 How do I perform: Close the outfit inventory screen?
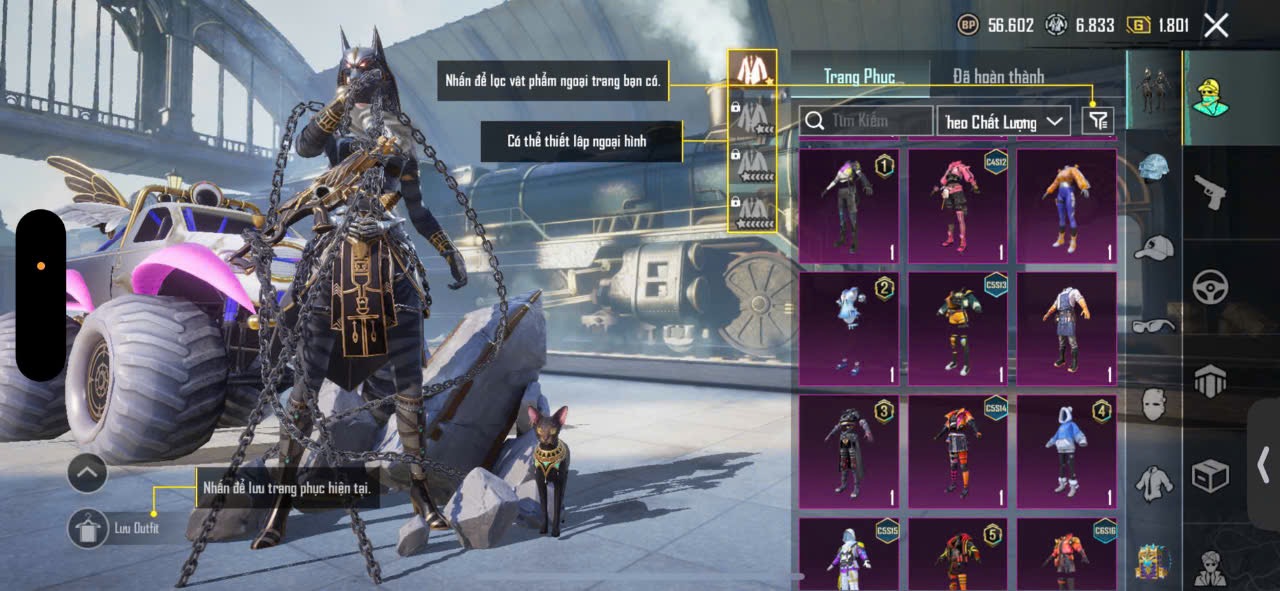click(x=1216, y=26)
